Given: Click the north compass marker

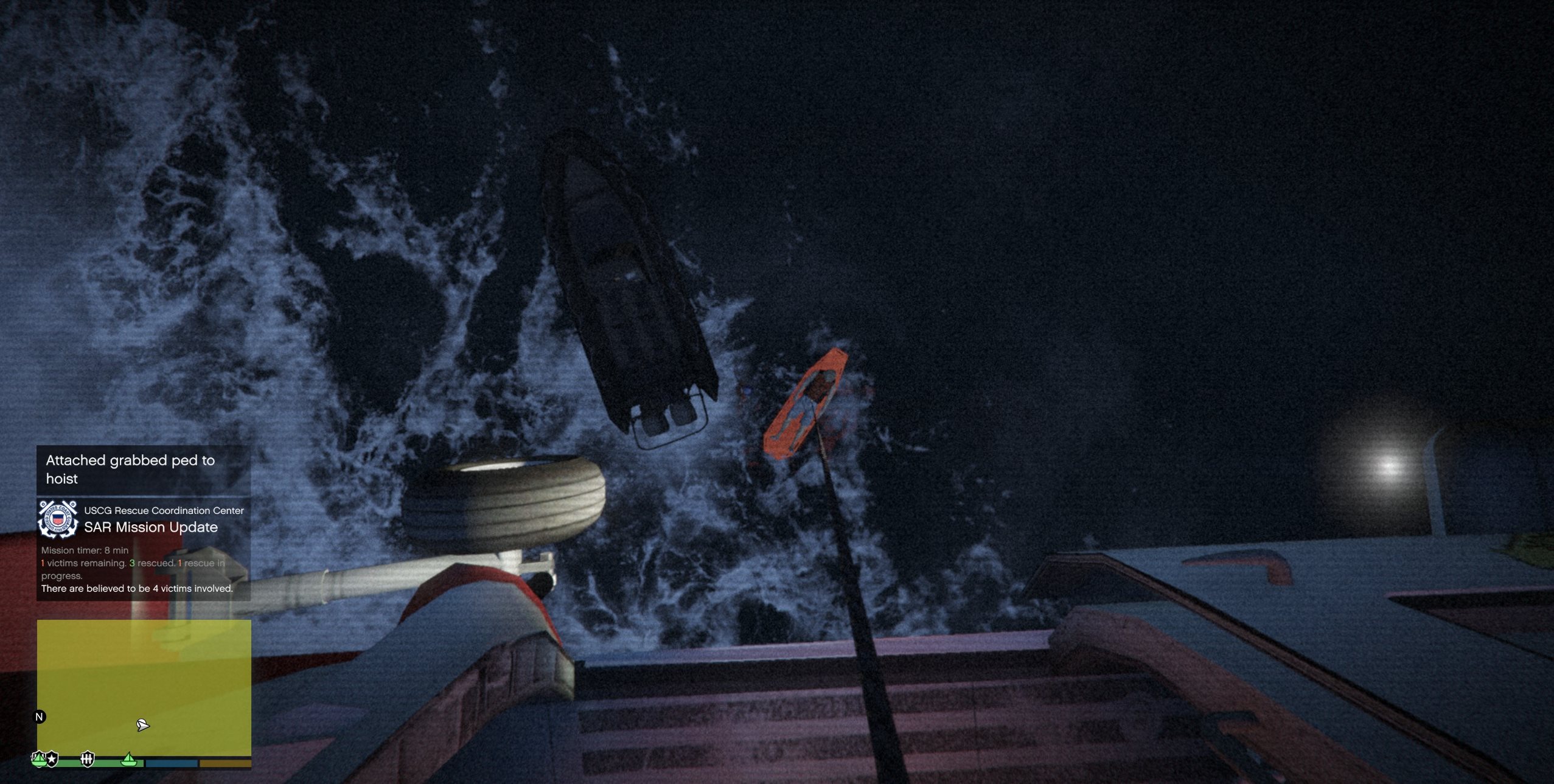Looking at the screenshot, I should [40, 716].
